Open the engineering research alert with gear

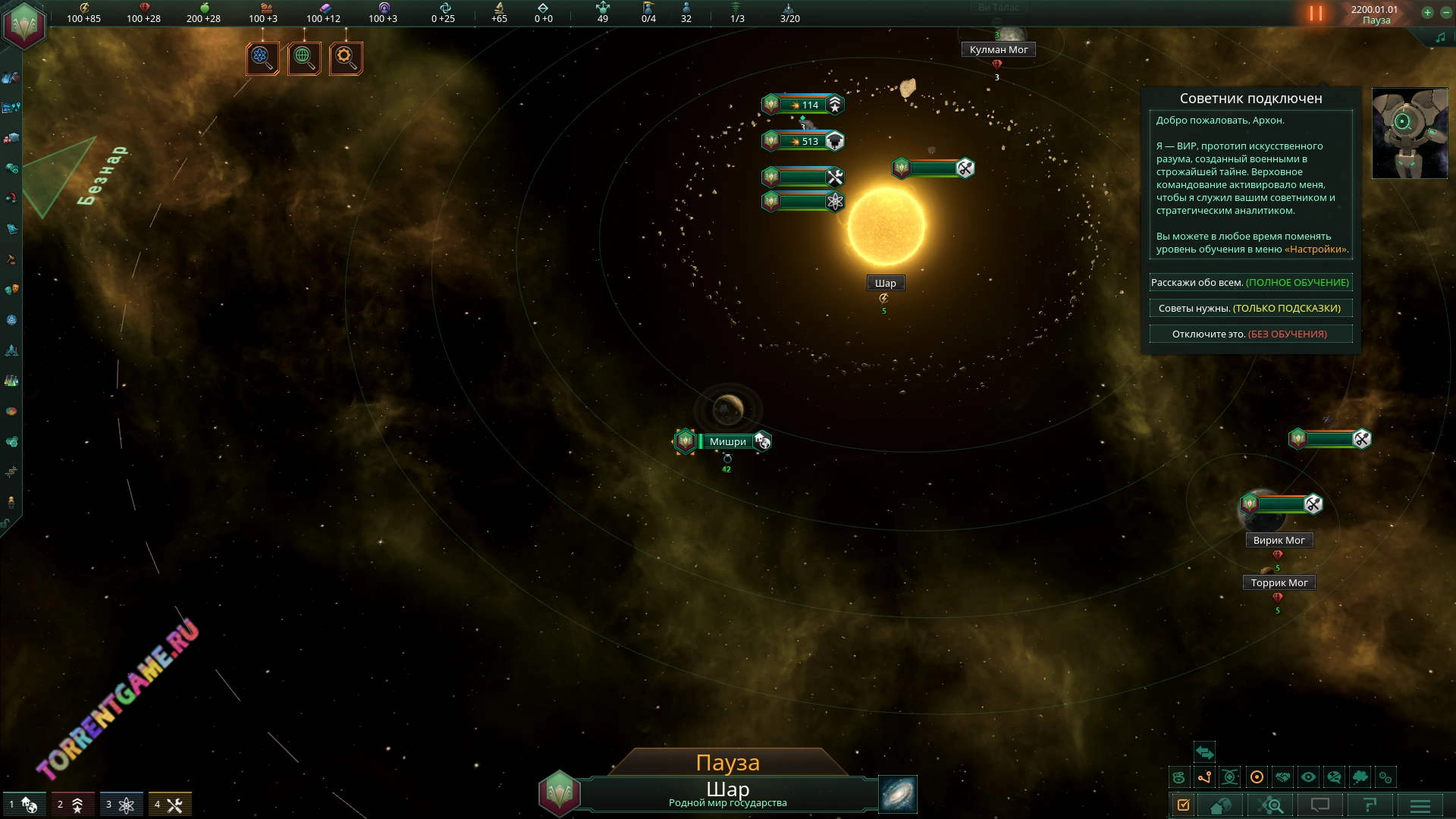point(346,58)
